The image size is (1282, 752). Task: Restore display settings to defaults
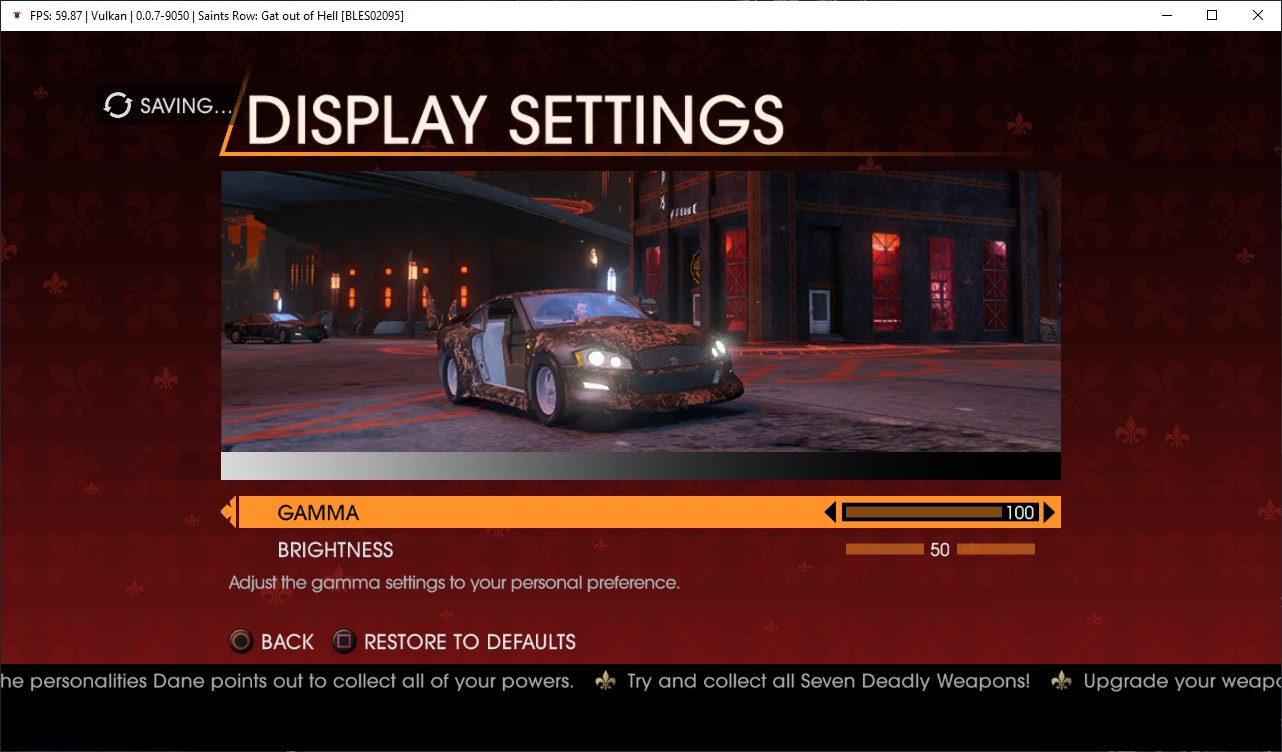455,642
